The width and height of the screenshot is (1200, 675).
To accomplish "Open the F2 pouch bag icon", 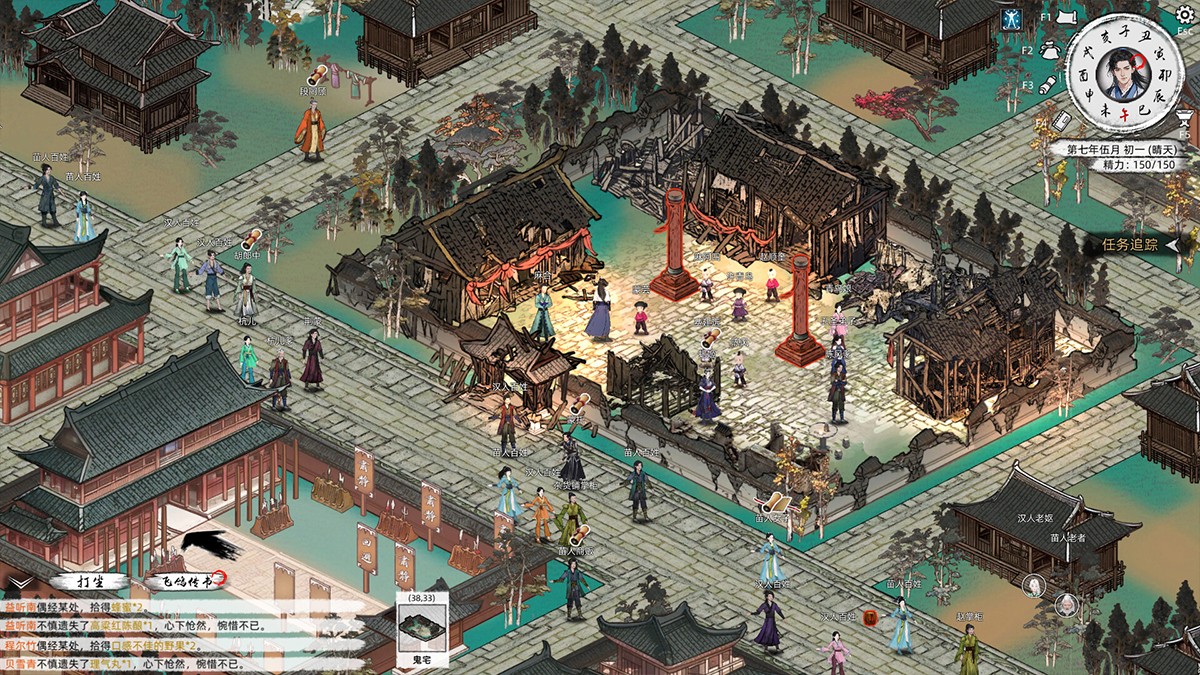I will pyautogui.click(x=1050, y=50).
